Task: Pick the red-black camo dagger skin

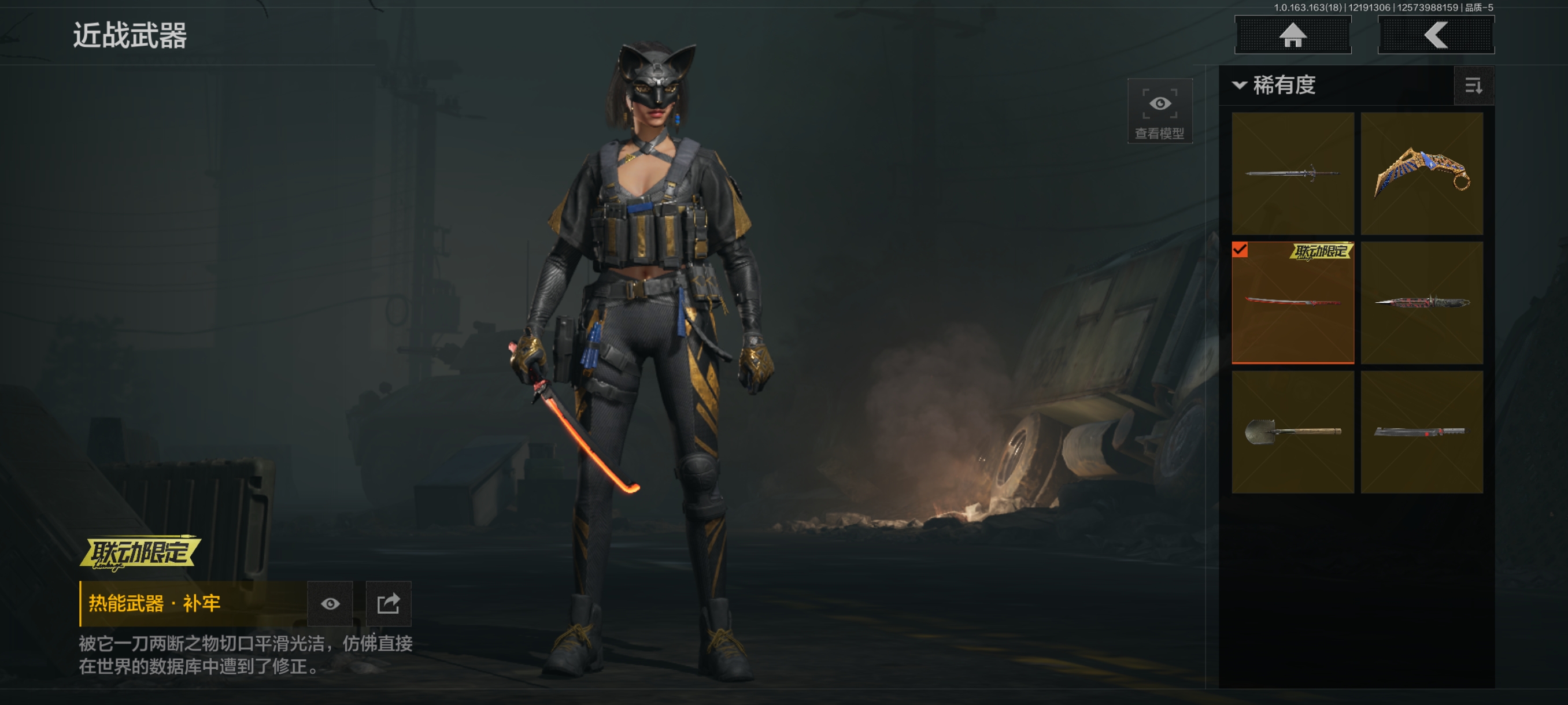Action: [x=1421, y=302]
